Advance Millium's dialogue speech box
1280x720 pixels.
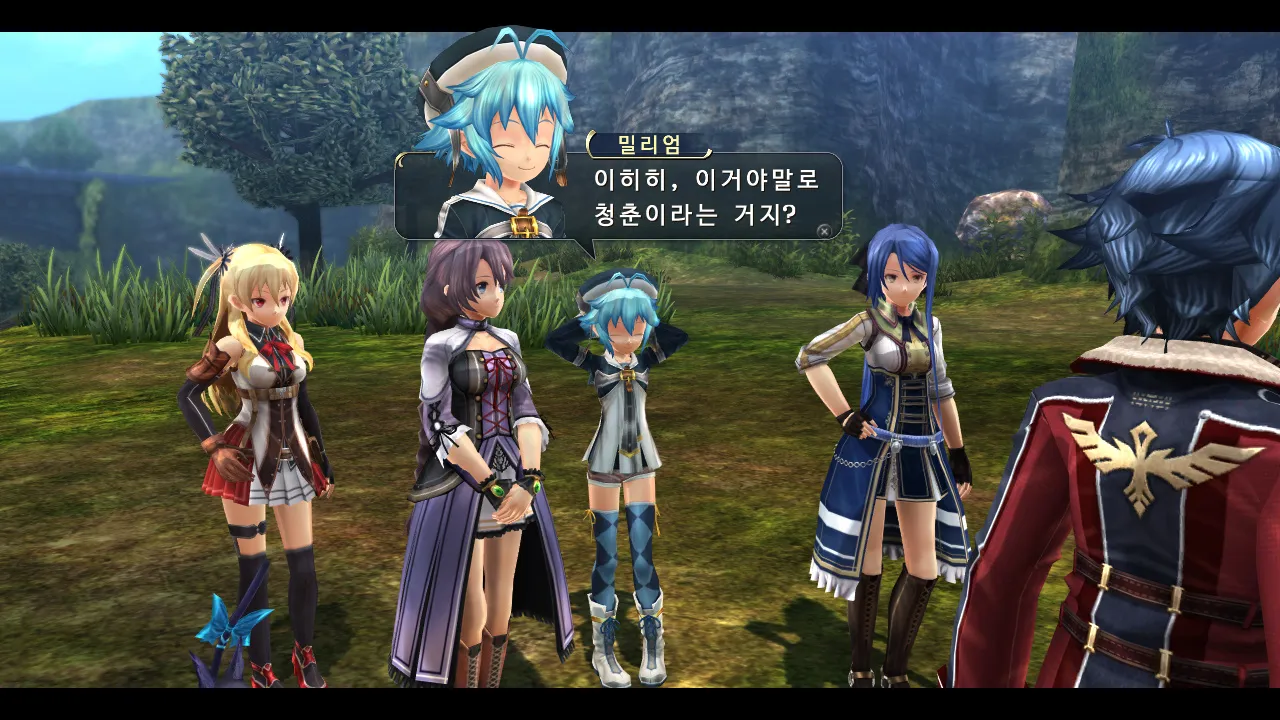pyautogui.click(x=823, y=230)
